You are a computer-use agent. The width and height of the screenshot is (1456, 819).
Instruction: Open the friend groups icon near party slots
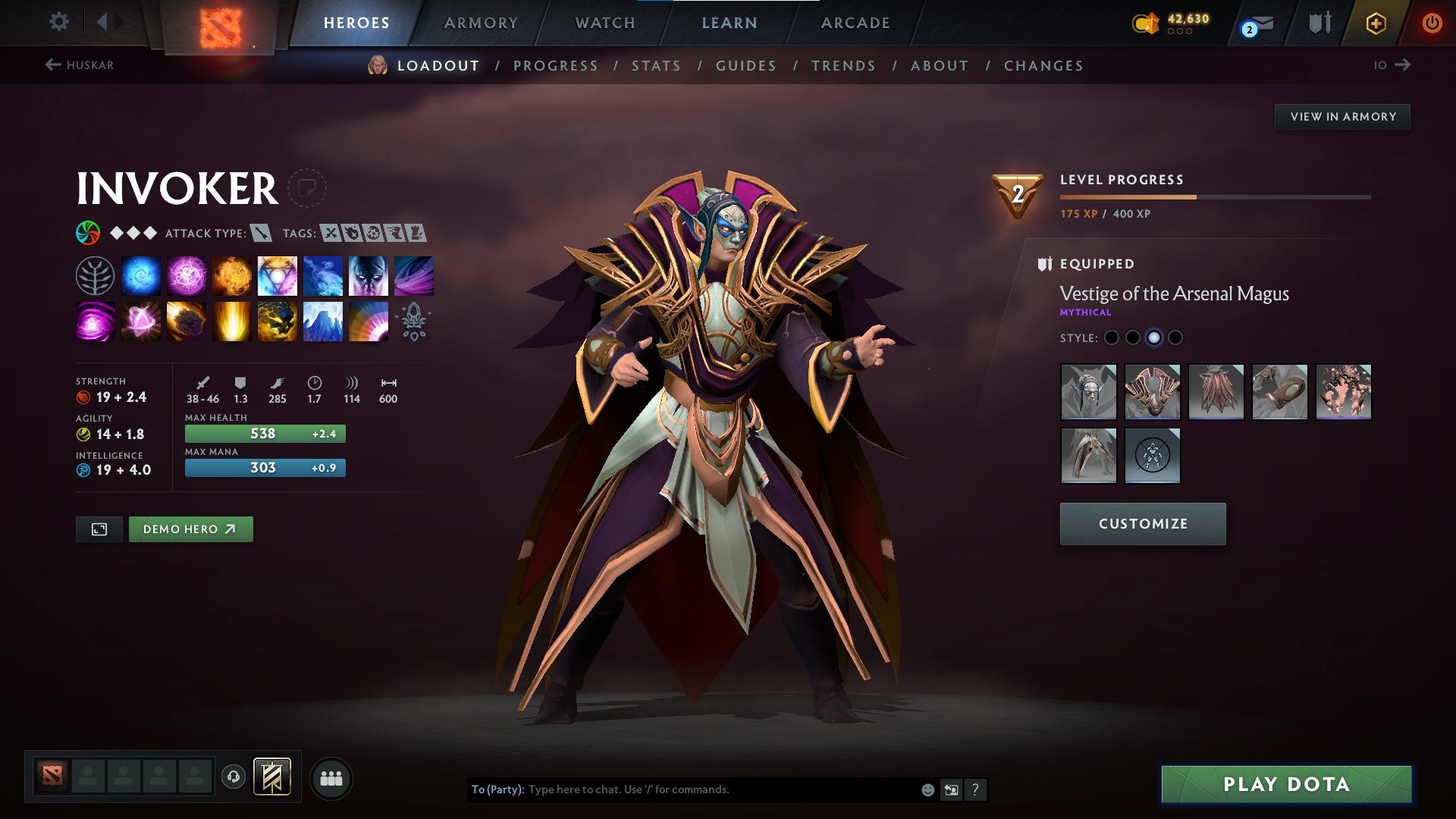[331, 777]
